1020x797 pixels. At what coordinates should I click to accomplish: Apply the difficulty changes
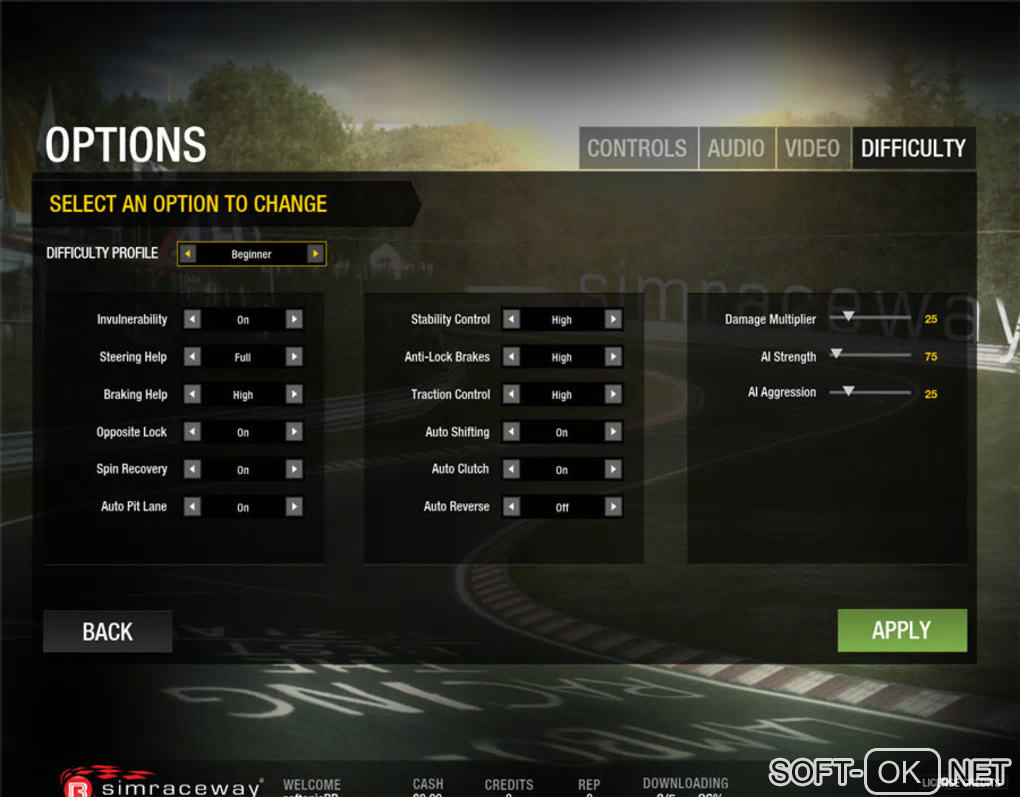pos(901,630)
